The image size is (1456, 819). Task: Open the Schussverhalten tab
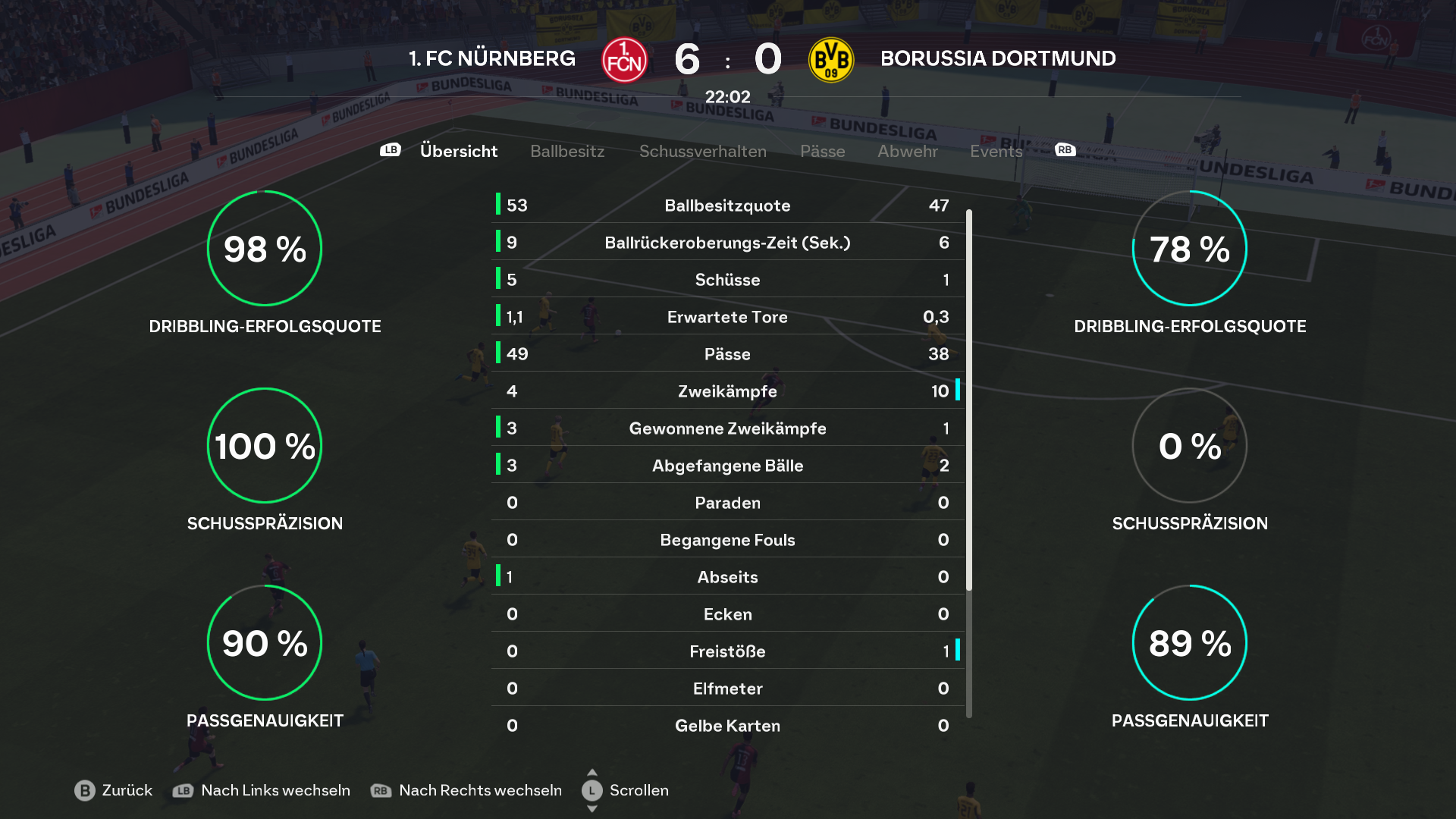coord(702,151)
